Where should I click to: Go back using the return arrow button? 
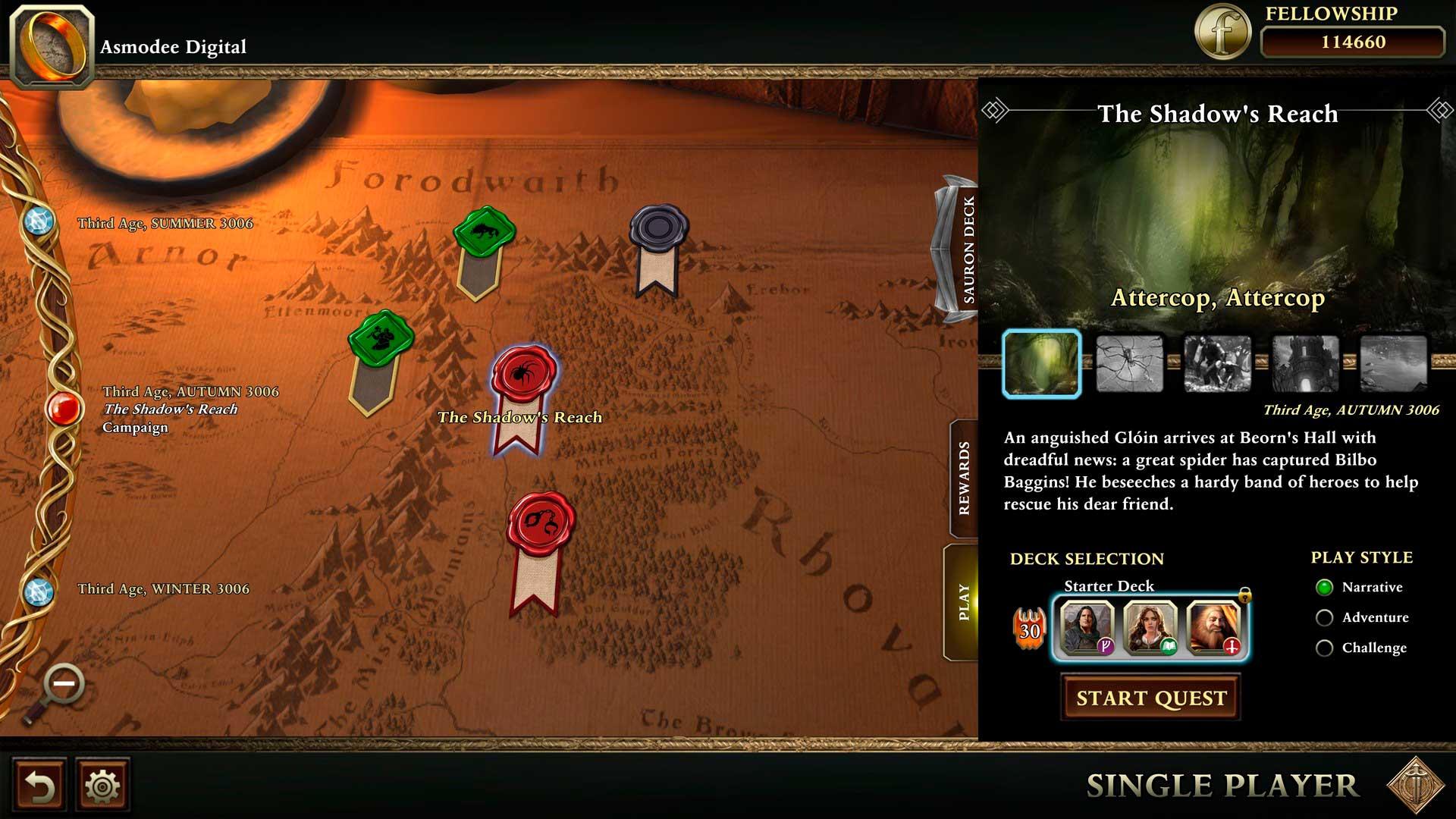pyautogui.click(x=39, y=786)
